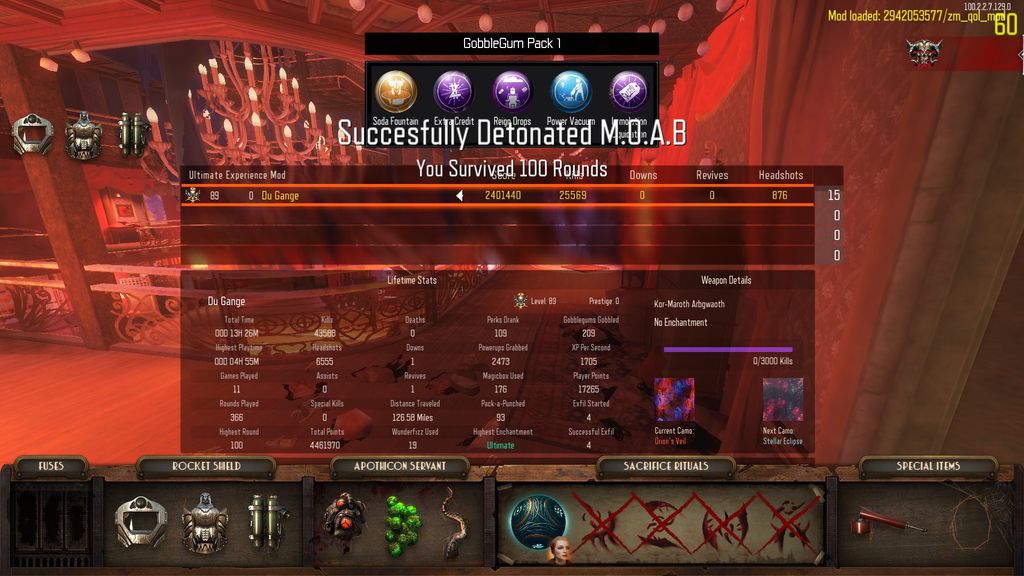Select the Soda Fountain GobbleGum
Image resolution: width=1024 pixels, height=576 pixels.
pos(396,91)
